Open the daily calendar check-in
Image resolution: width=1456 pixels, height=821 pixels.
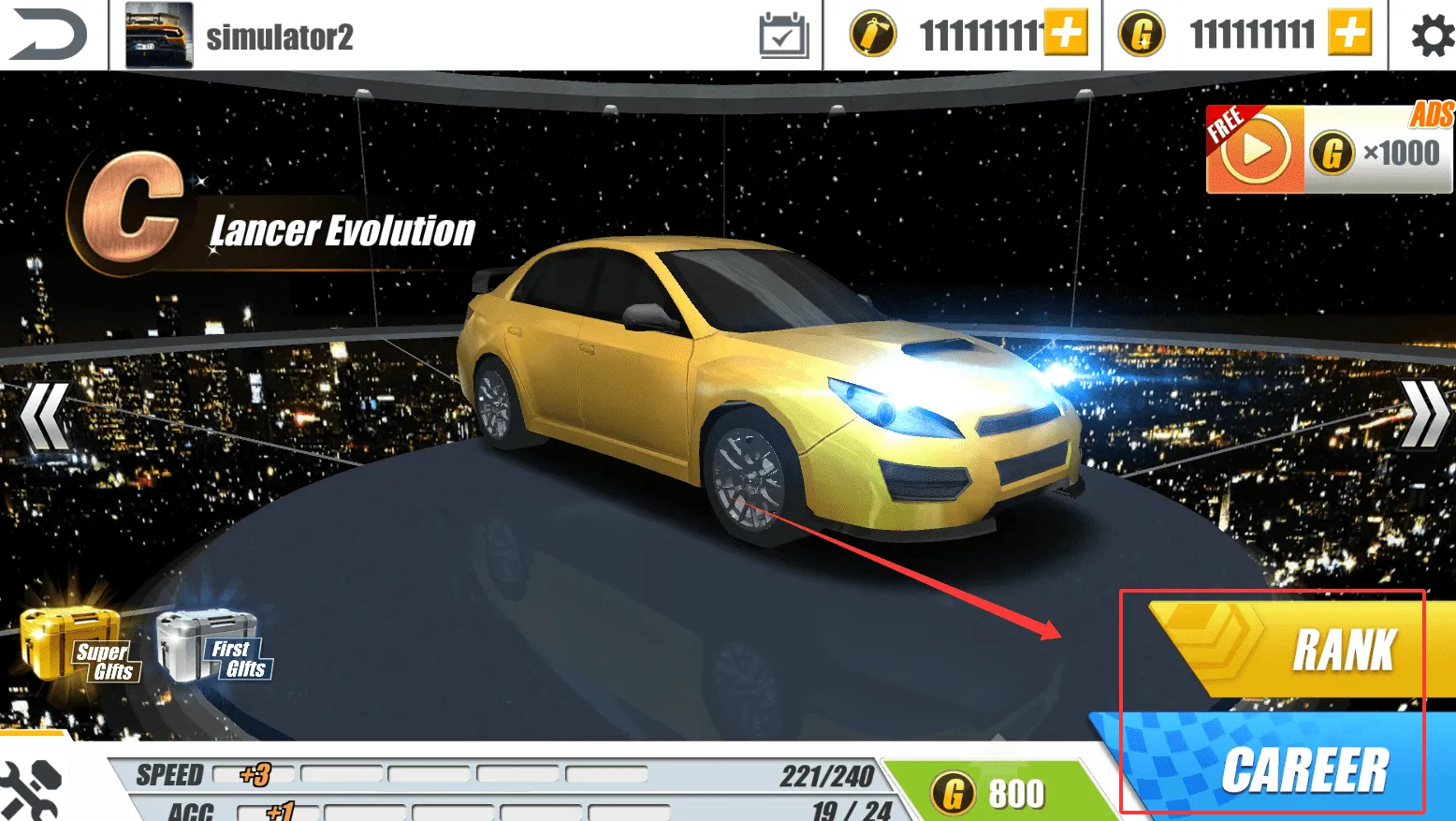[x=784, y=34]
